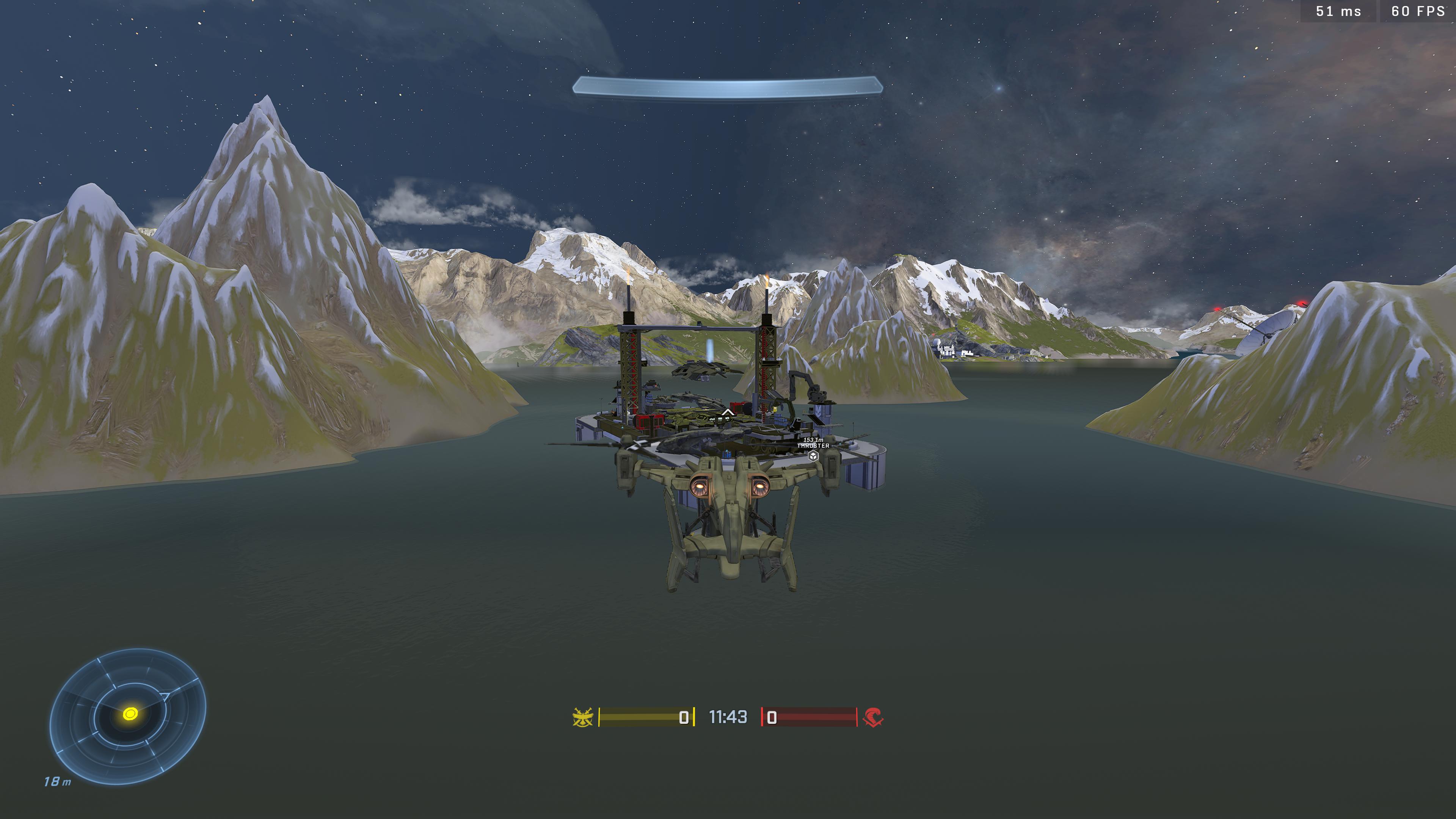Click the circular motion tracker radar
Viewport: 1456px width, 819px height.
point(128,715)
